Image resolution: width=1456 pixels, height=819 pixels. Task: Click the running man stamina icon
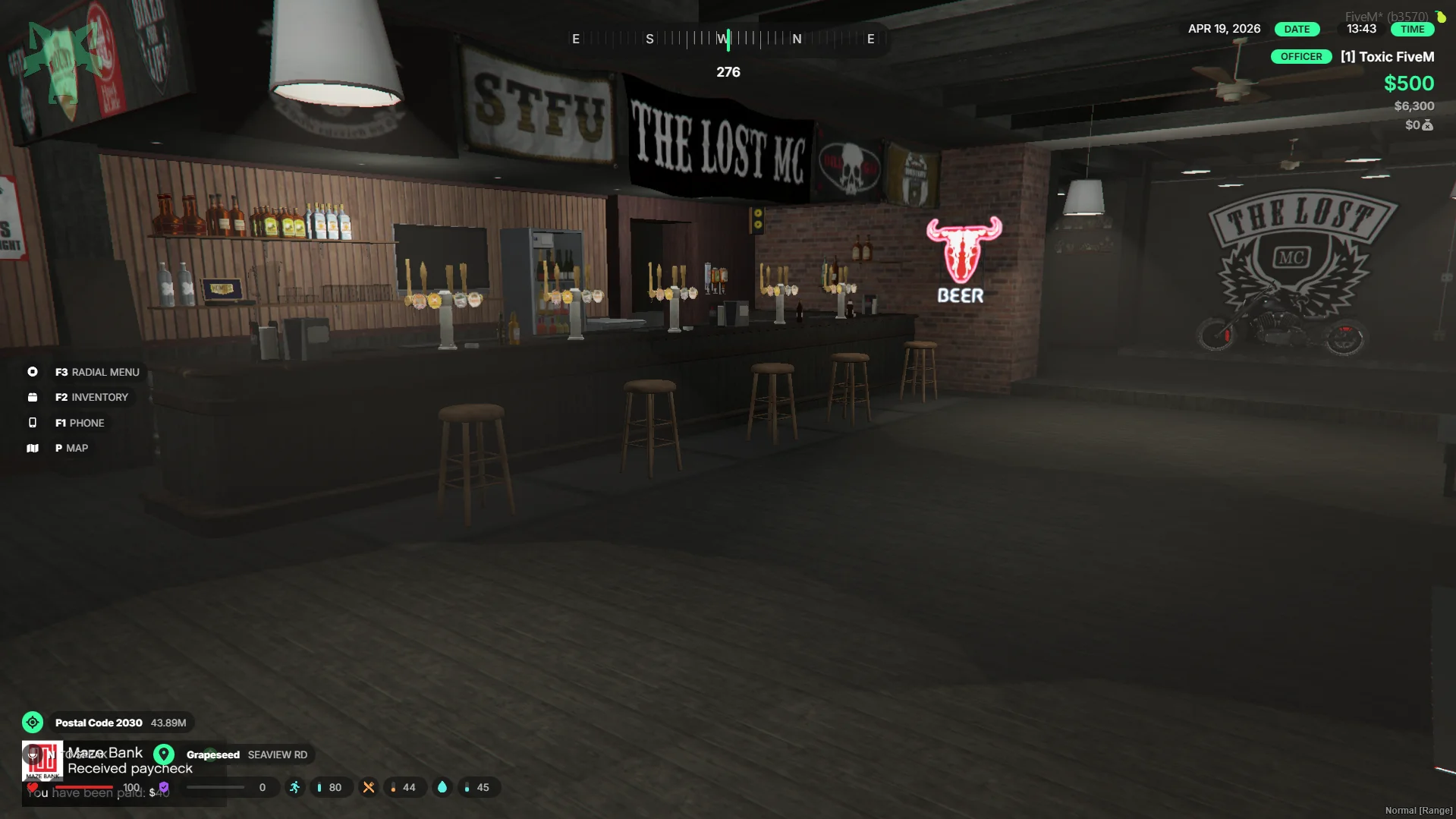[x=294, y=787]
